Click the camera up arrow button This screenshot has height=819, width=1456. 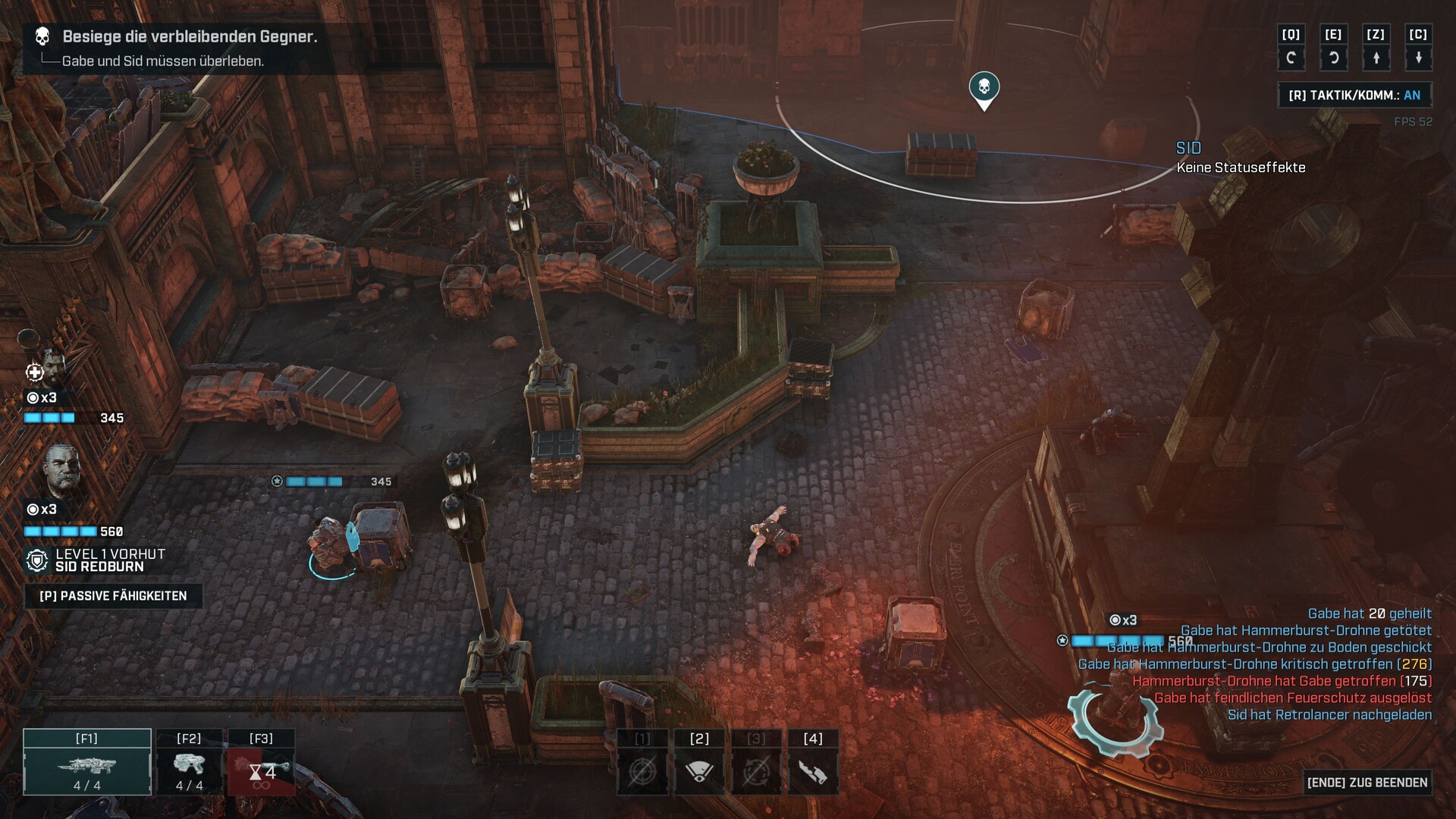(1376, 58)
